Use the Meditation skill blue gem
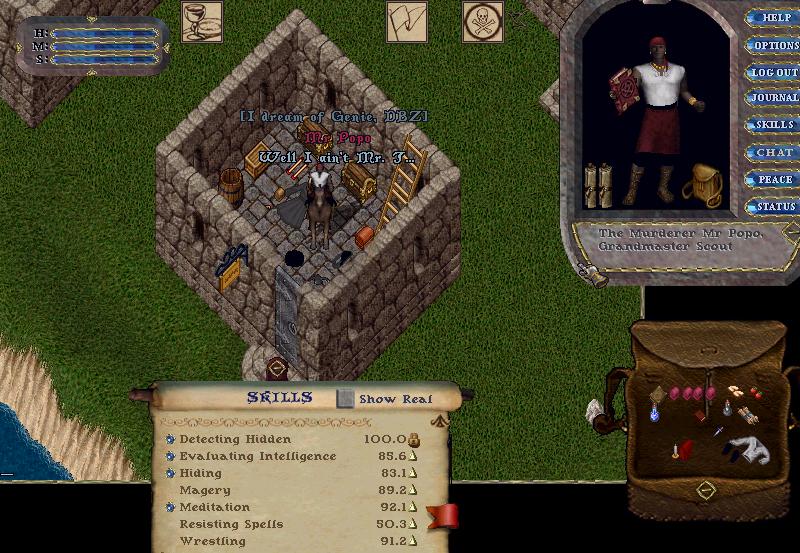 coord(170,507)
